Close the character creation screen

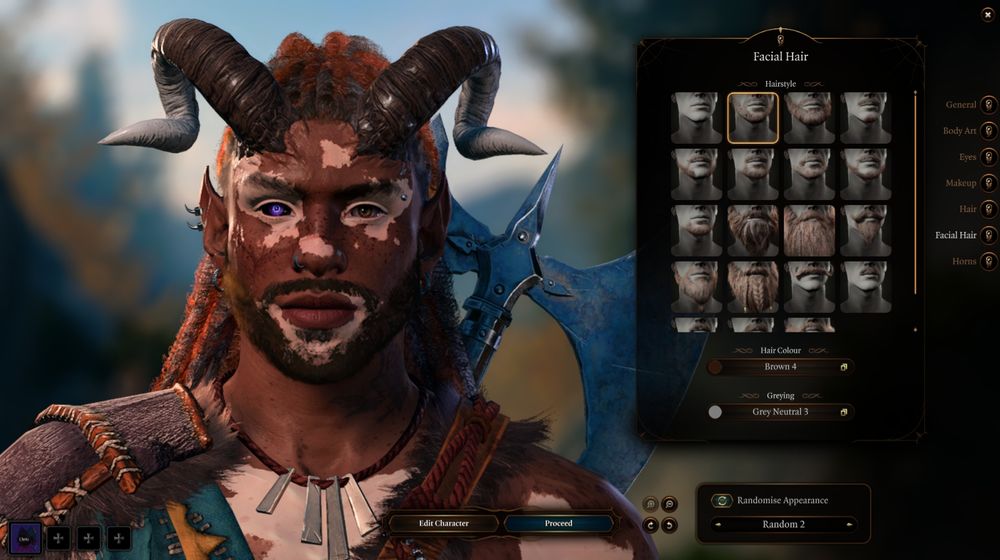tap(988, 13)
